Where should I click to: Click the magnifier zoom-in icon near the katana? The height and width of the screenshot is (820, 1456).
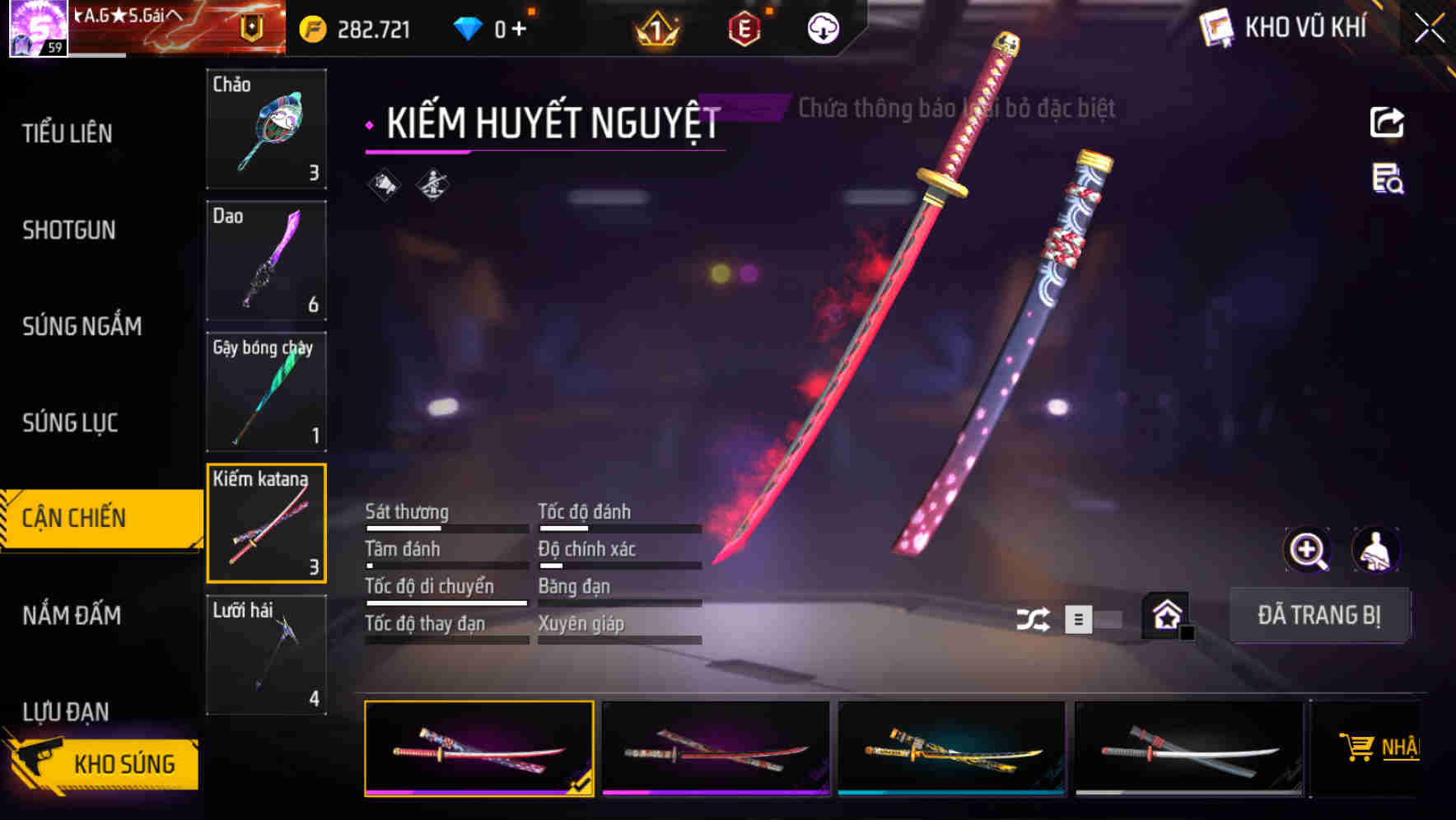tap(1305, 550)
